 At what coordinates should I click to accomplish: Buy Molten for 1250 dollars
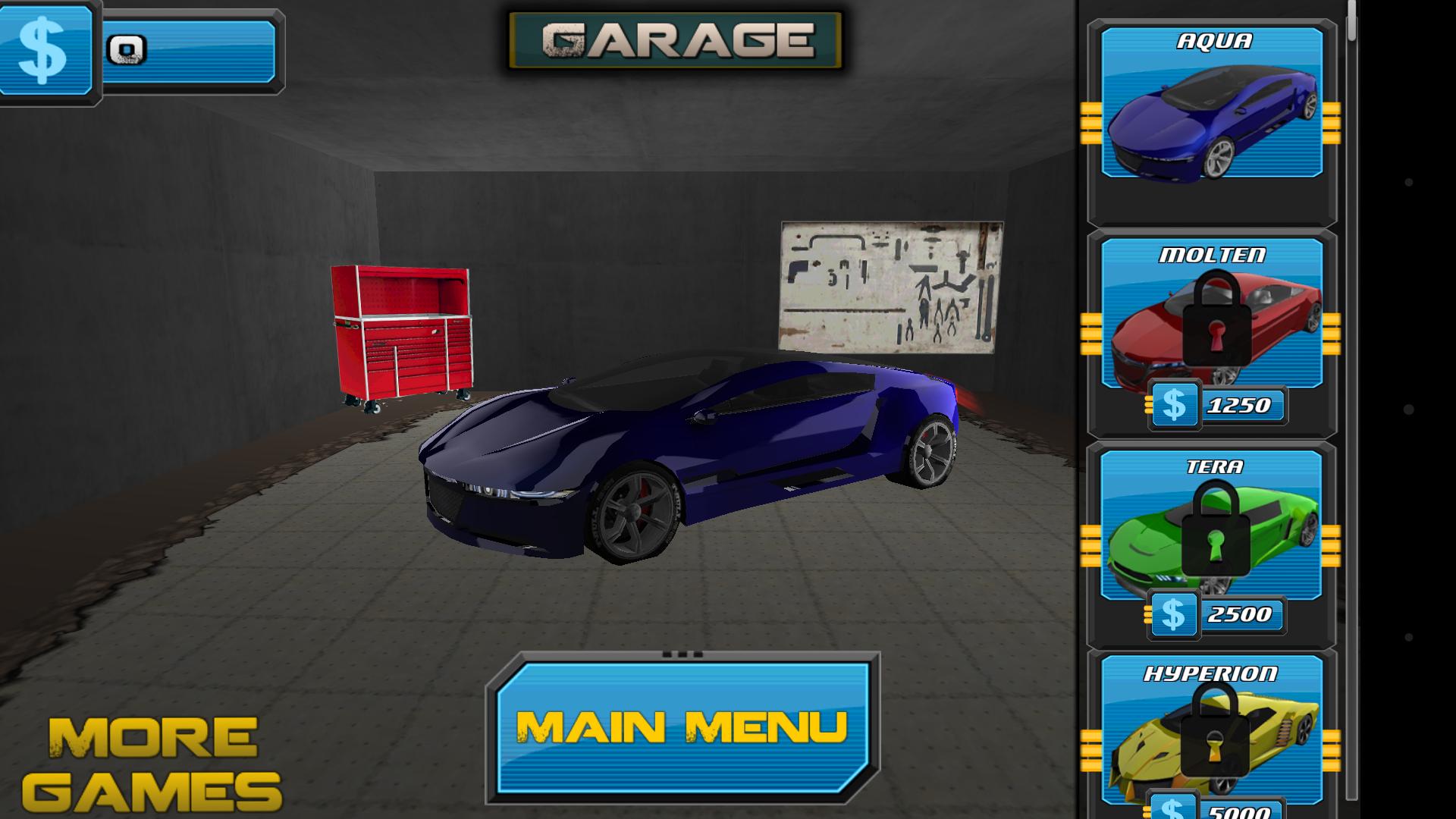[x=1218, y=406]
